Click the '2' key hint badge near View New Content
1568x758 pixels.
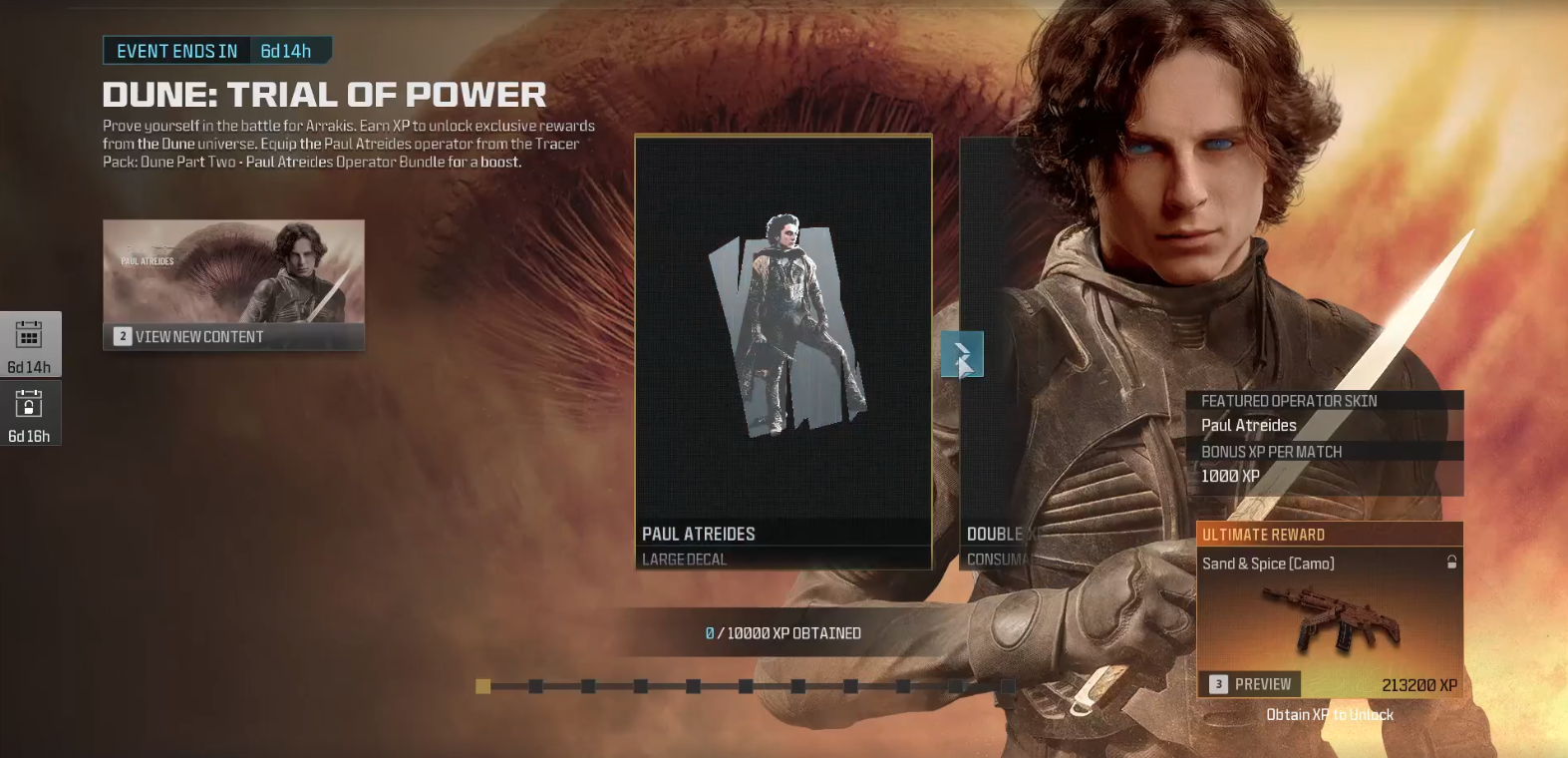122,336
